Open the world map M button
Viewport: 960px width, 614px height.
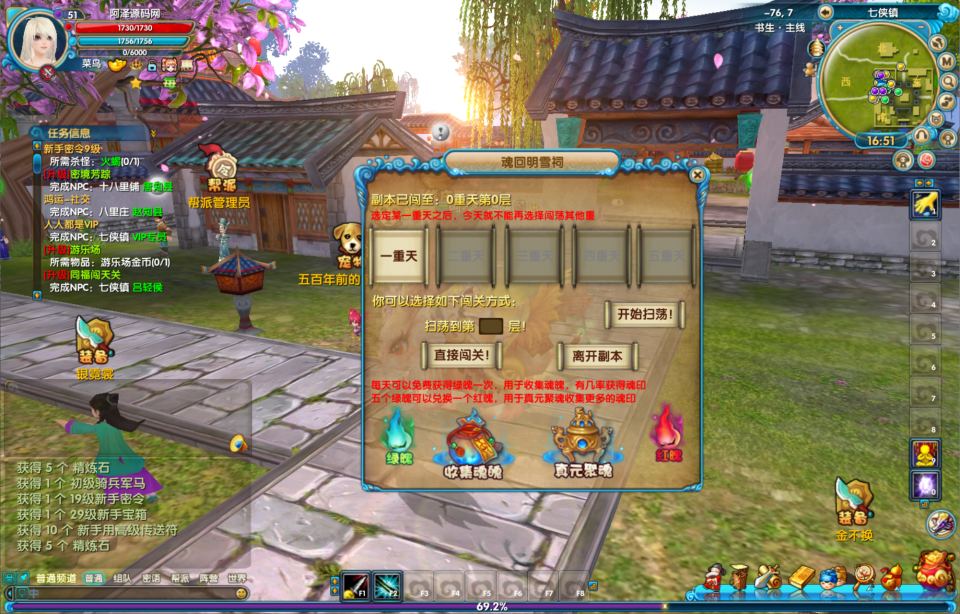[946, 61]
